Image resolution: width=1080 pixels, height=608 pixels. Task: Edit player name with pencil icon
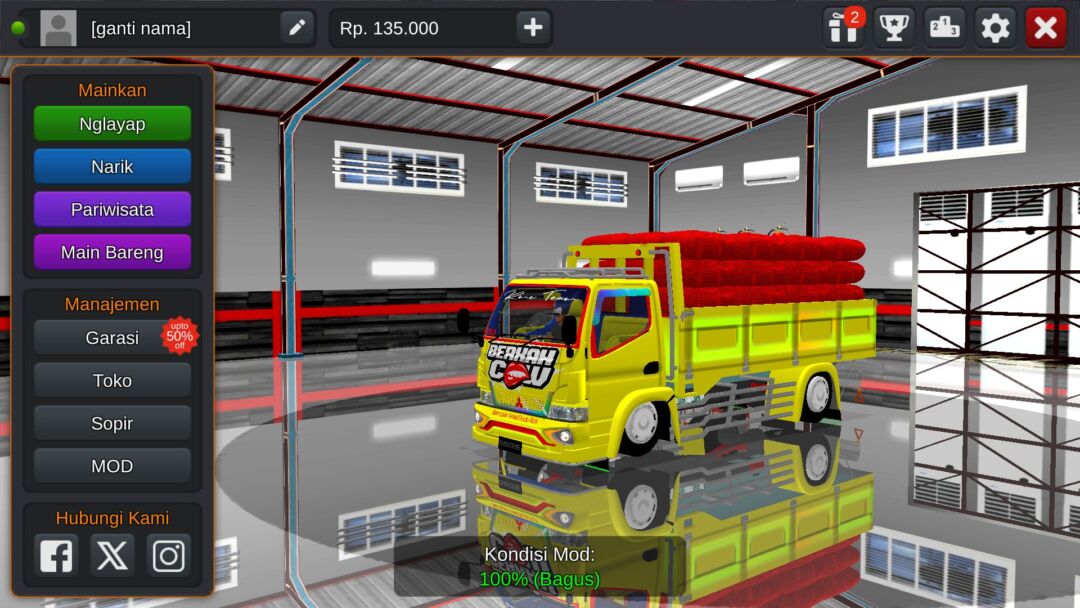click(297, 28)
